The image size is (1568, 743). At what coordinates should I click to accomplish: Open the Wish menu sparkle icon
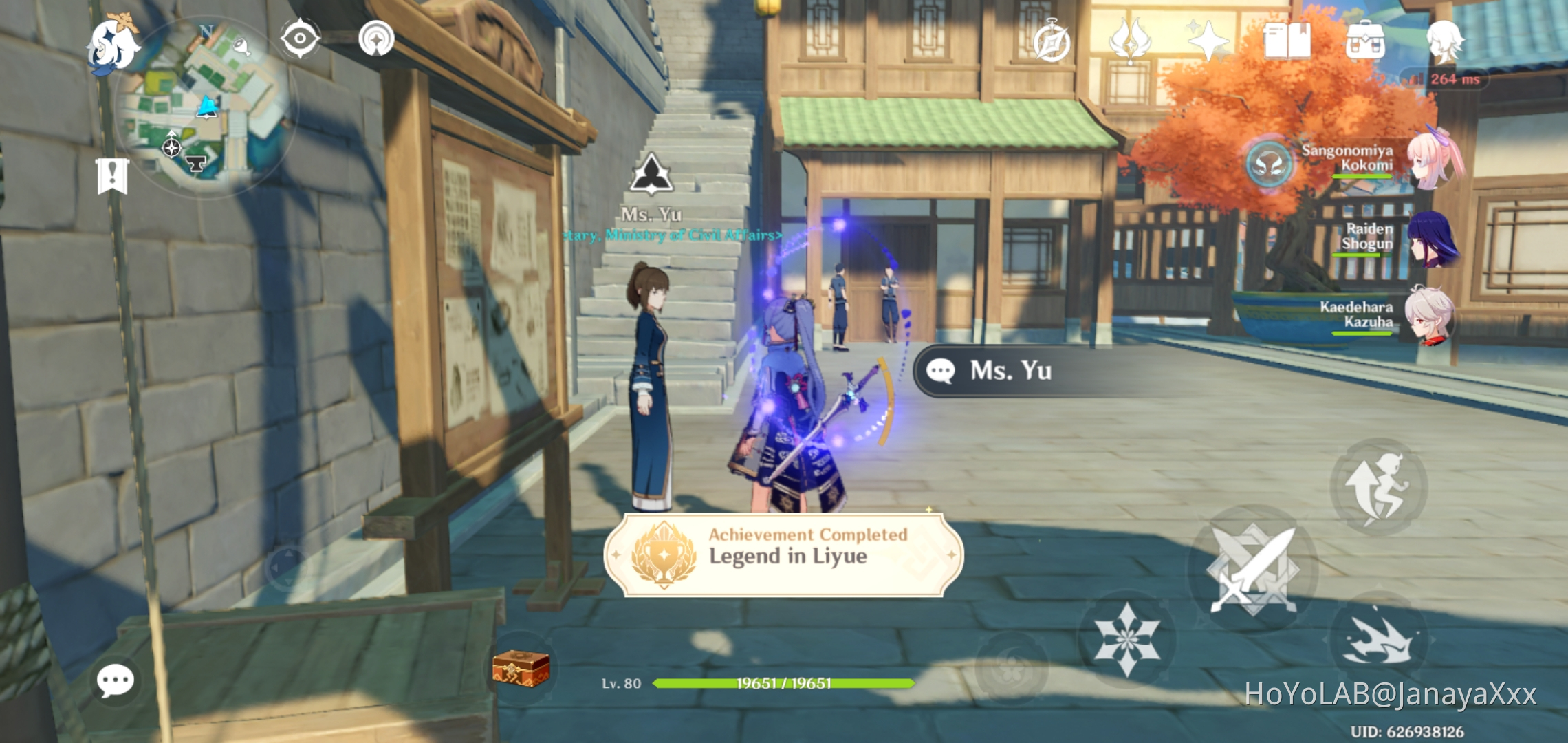1208,43
